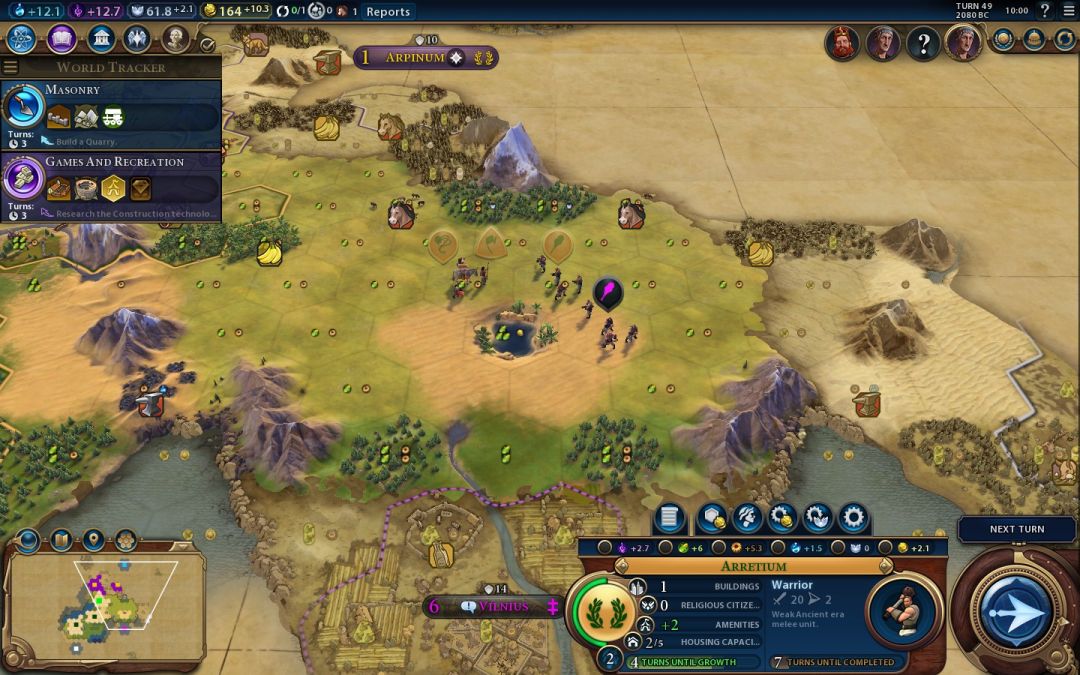The image size is (1080, 675).
Task: Open the technology tree button
Action: 21,39
